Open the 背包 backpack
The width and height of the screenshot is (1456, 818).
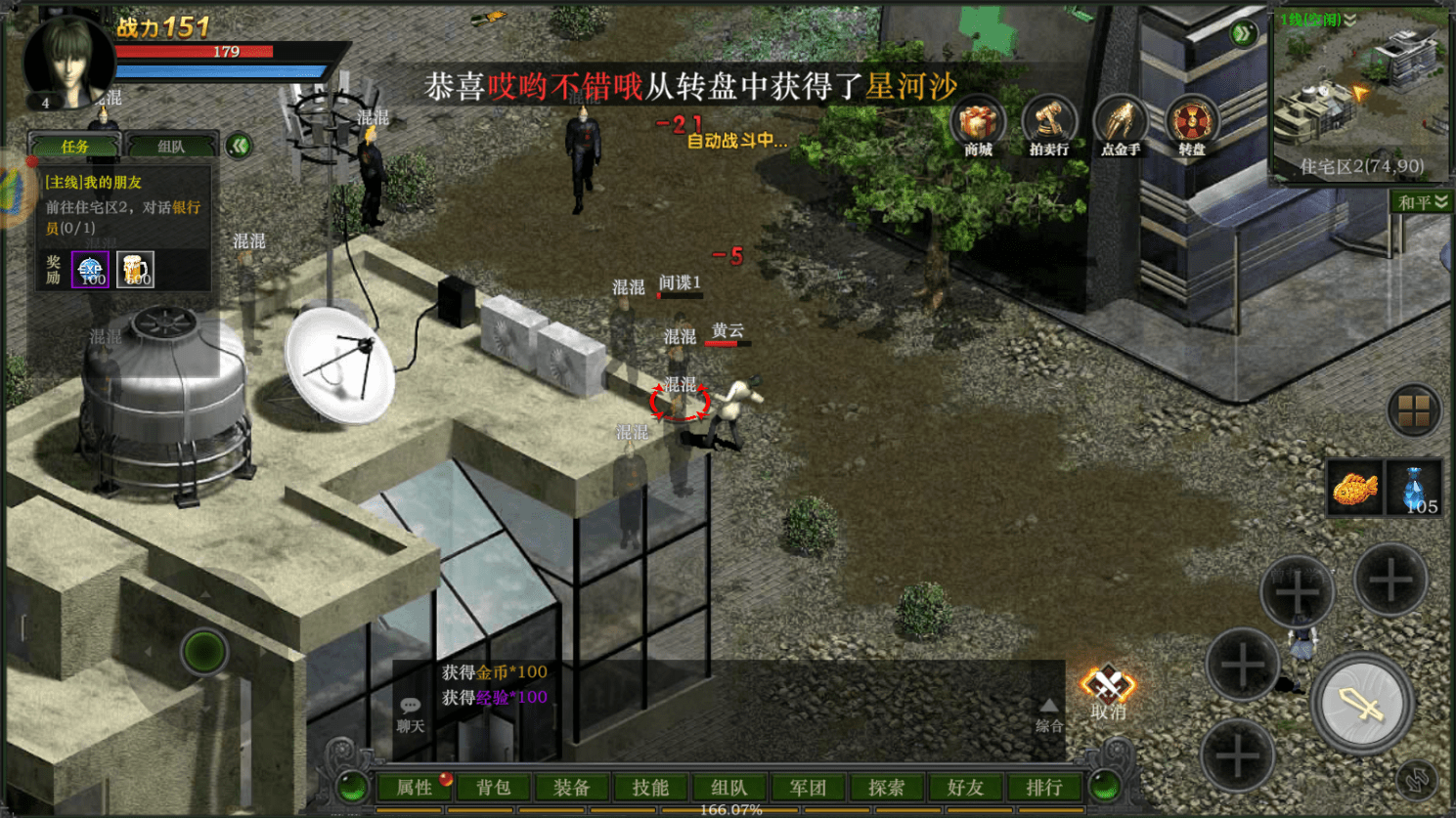coord(494,788)
